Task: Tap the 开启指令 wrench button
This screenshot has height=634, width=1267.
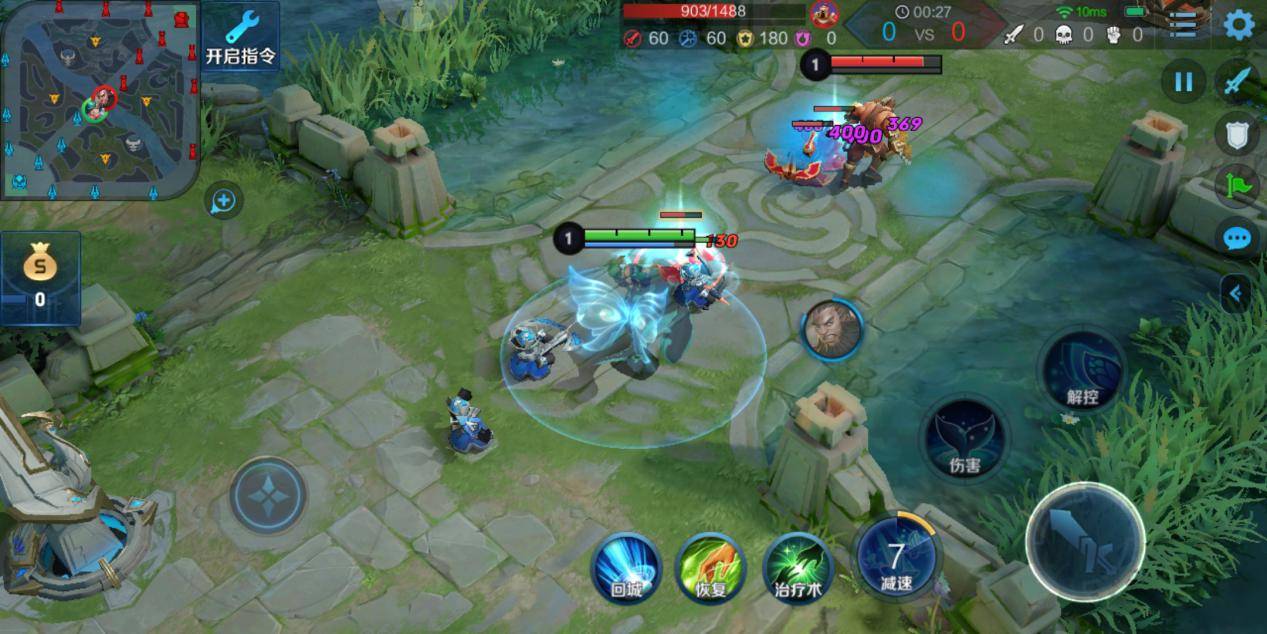Action: click(241, 37)
